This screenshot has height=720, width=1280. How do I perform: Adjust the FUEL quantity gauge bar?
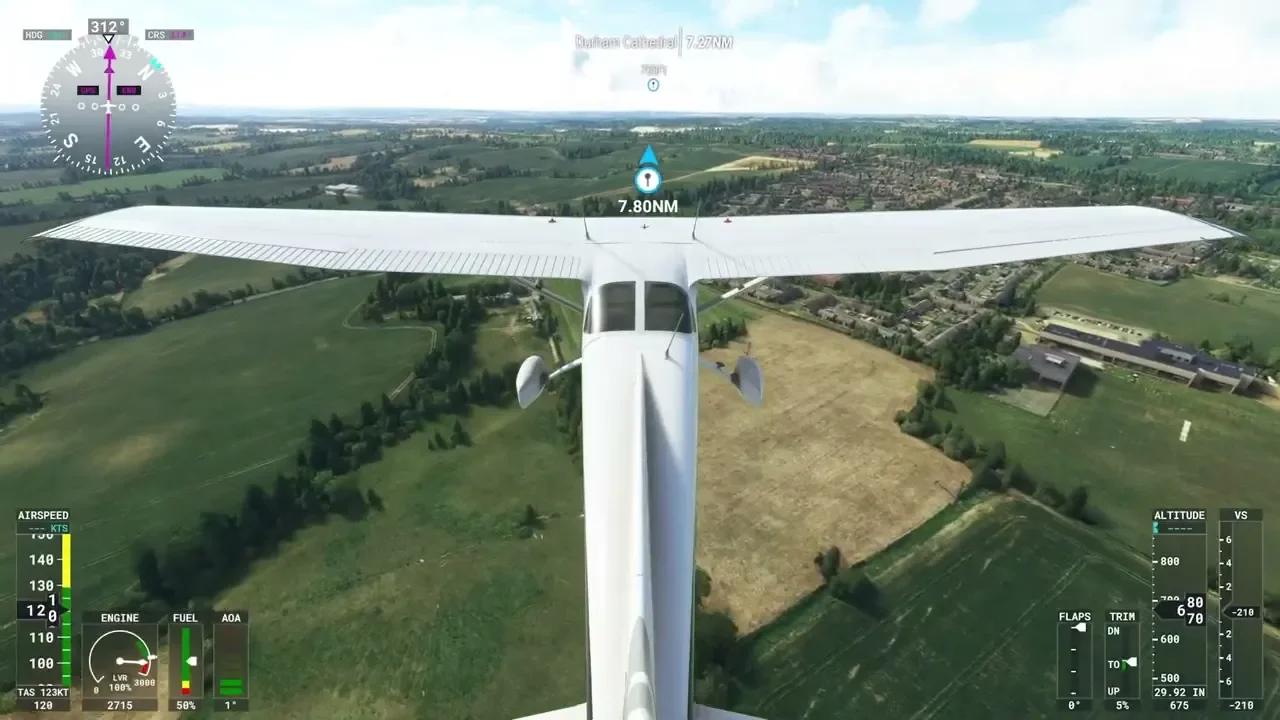(185, 660)
